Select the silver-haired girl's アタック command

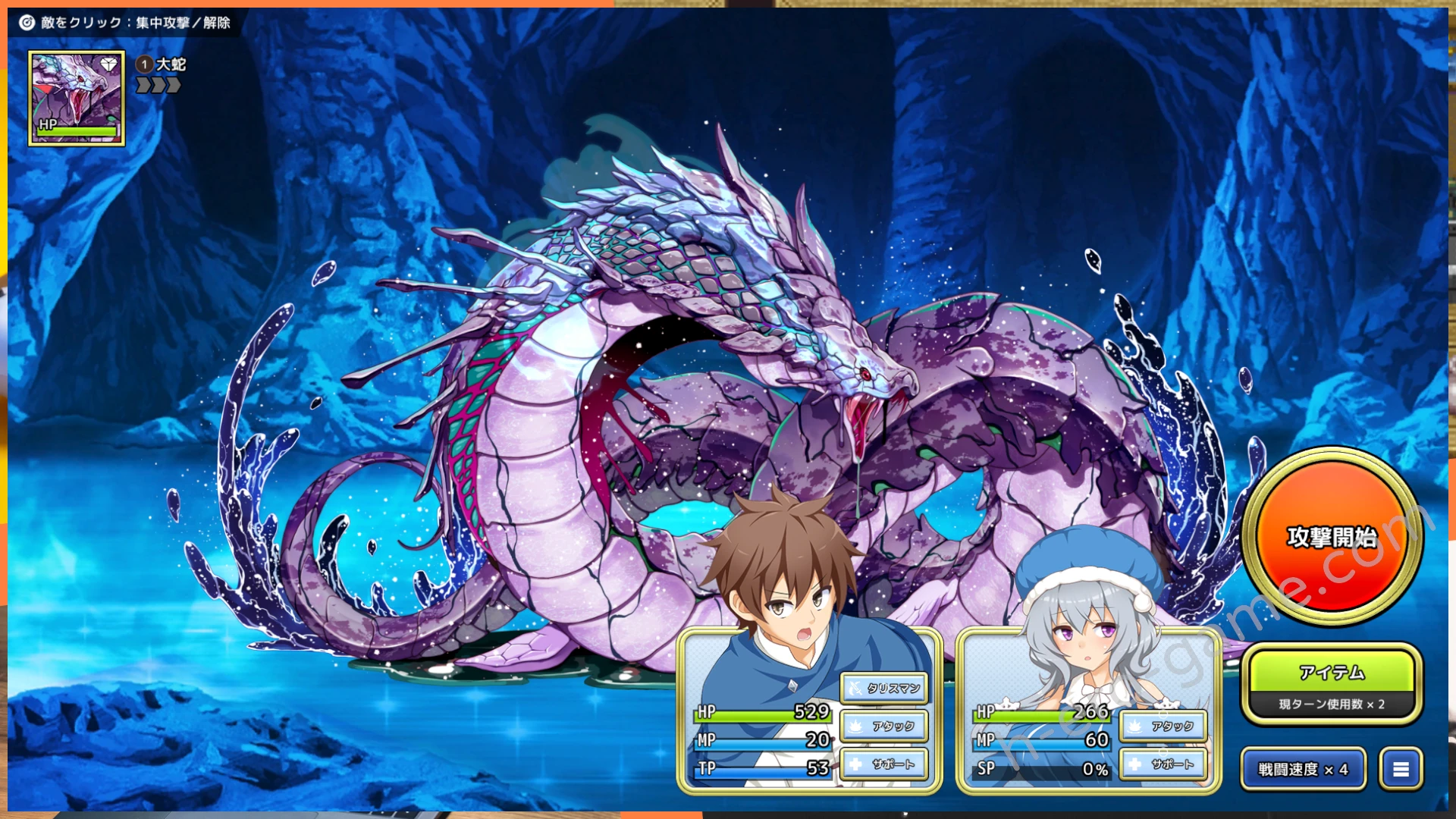[1163, 726]
